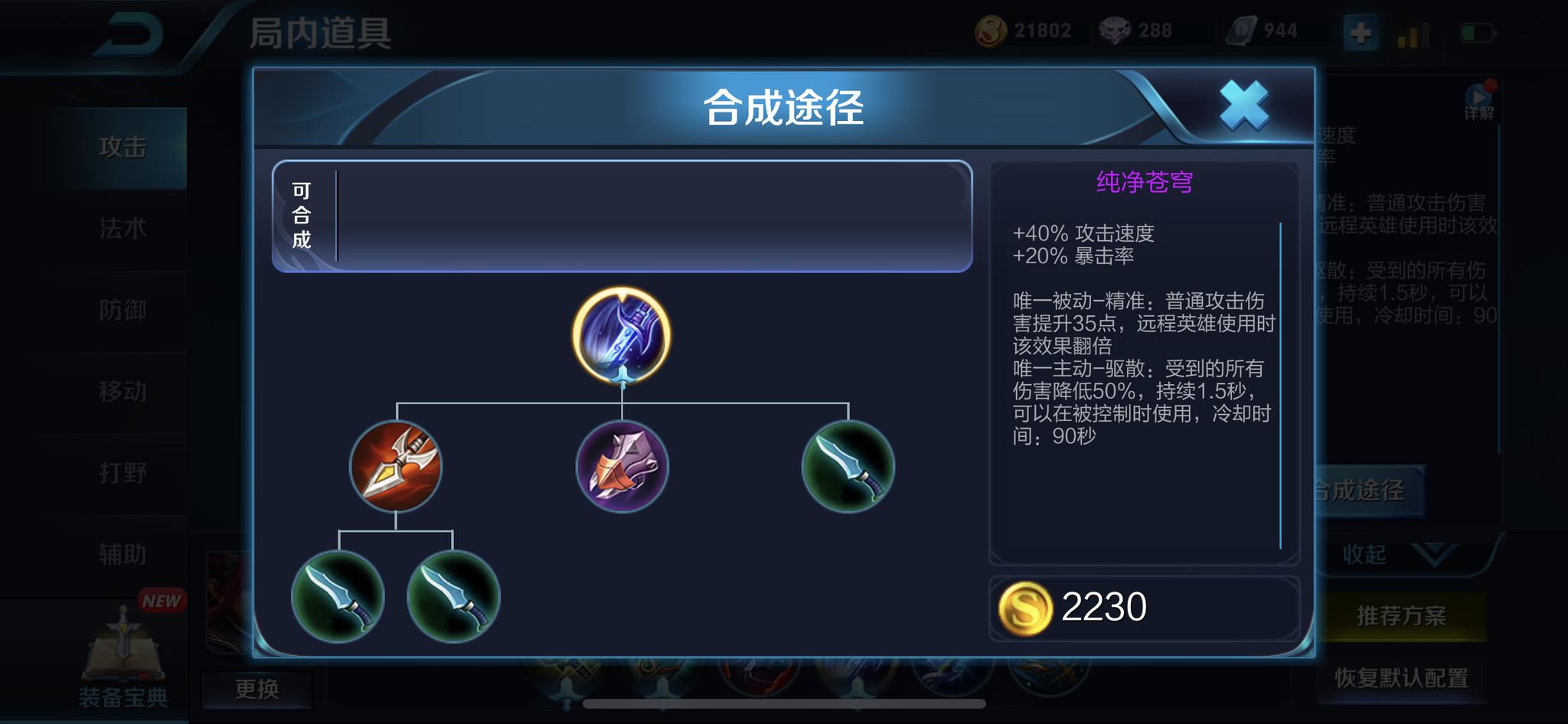
Task: Select the purple cloak component icon
Action: pyautogui.click(x=622, y=465)
